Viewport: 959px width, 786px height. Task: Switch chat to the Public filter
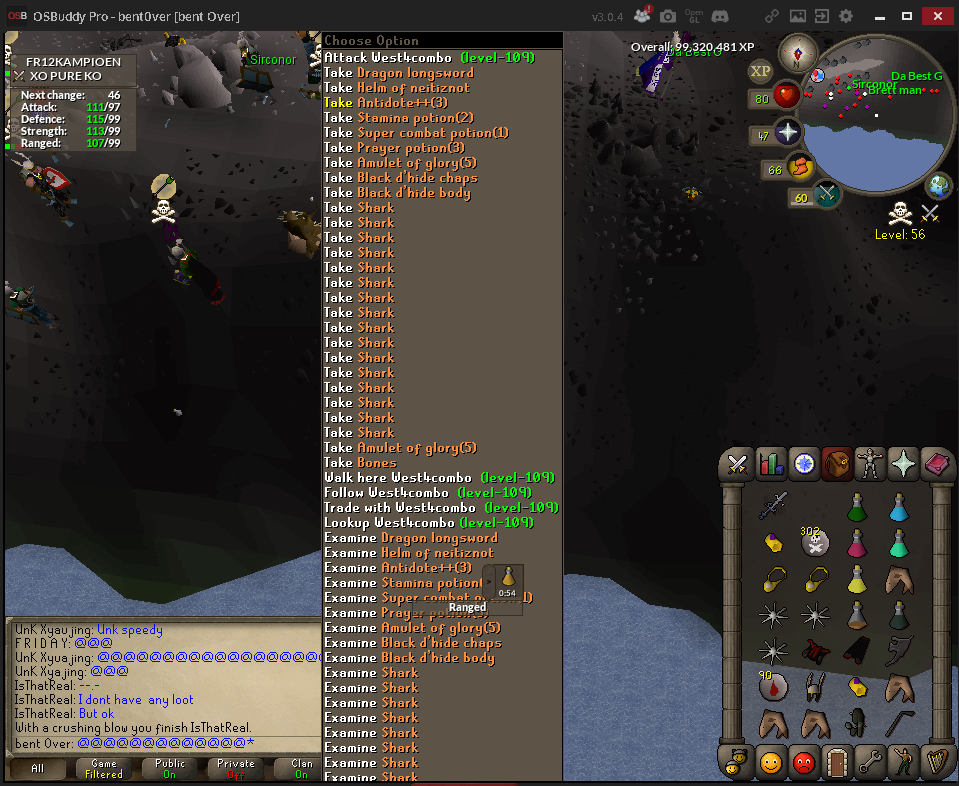(169, 769)
